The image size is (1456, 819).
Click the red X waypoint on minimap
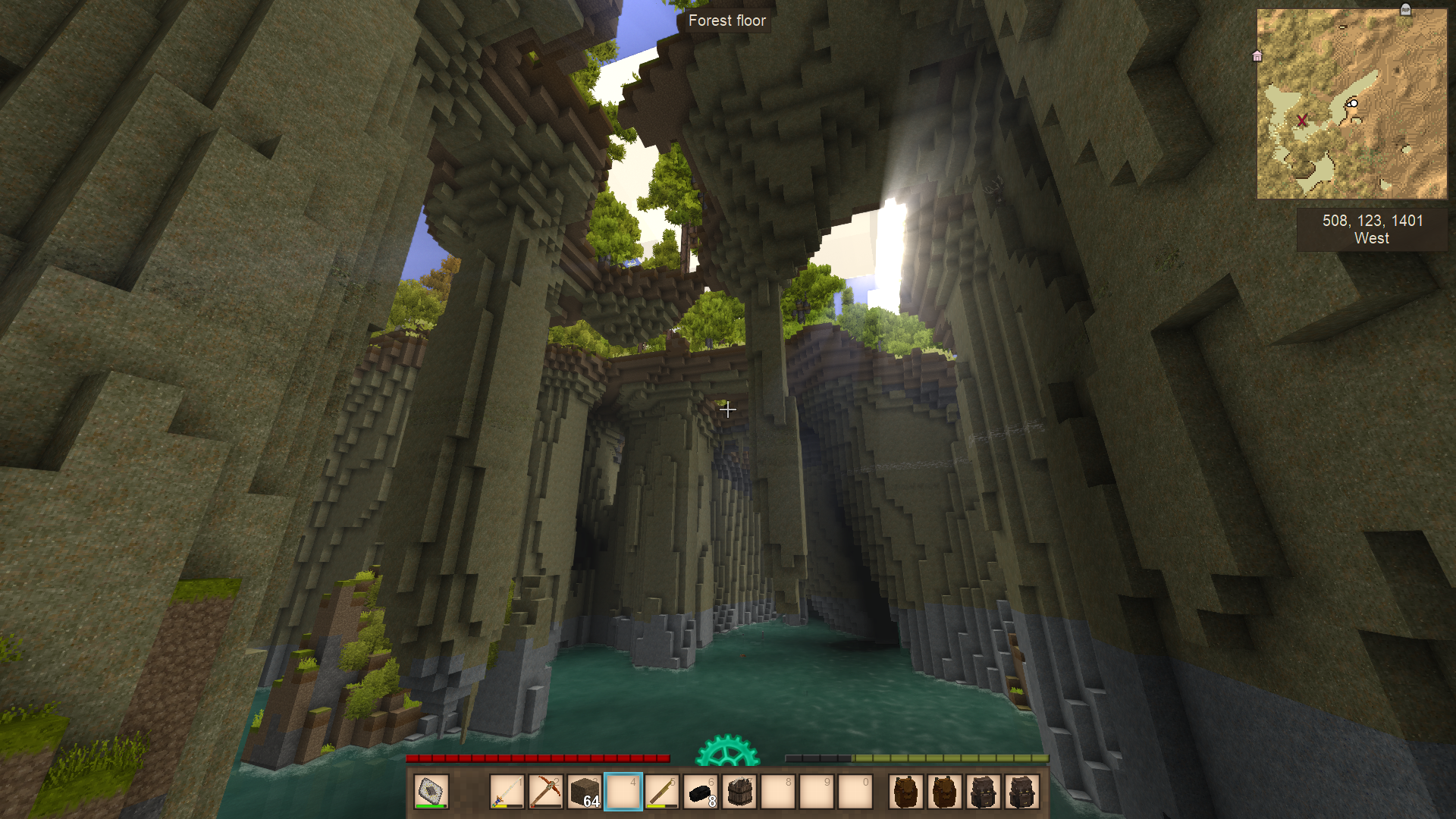click(x=1302, y=121)
